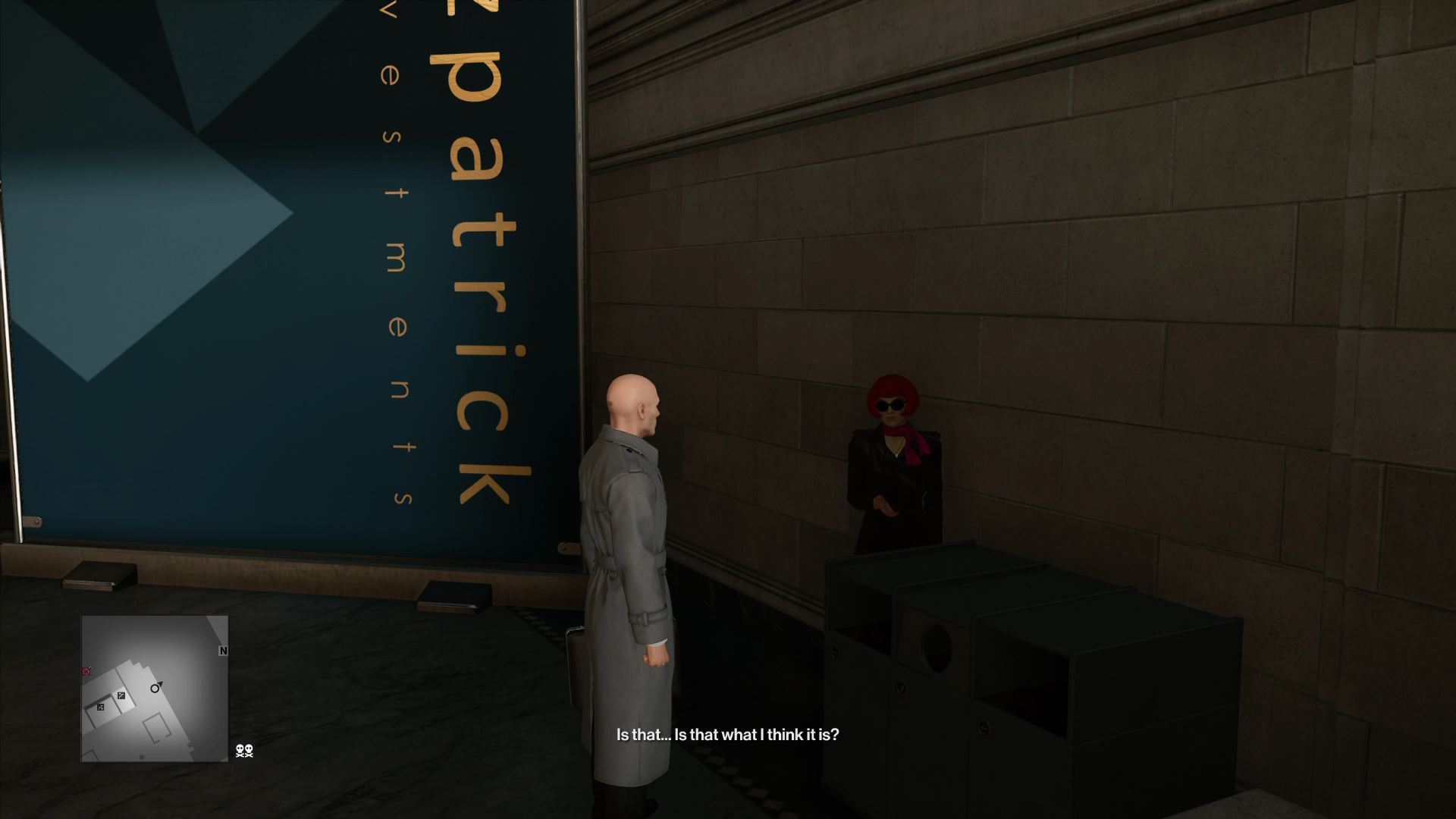Click the small grey dot marker on the minimap
This screenshot has height=819, width=1456.
point(141,756)
